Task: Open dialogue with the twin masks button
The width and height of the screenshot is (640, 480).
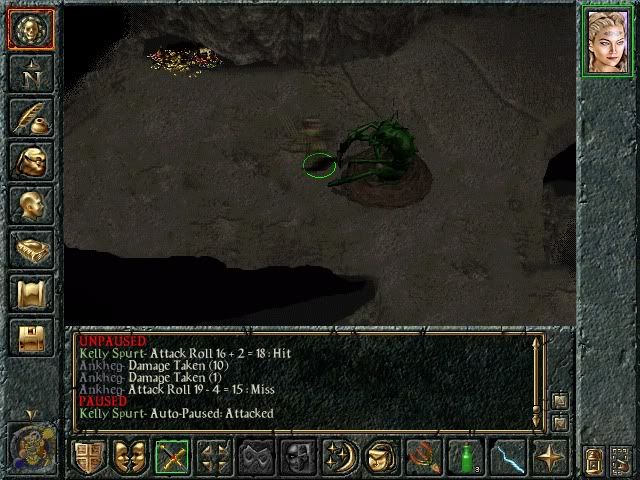Action: [129, 457]
